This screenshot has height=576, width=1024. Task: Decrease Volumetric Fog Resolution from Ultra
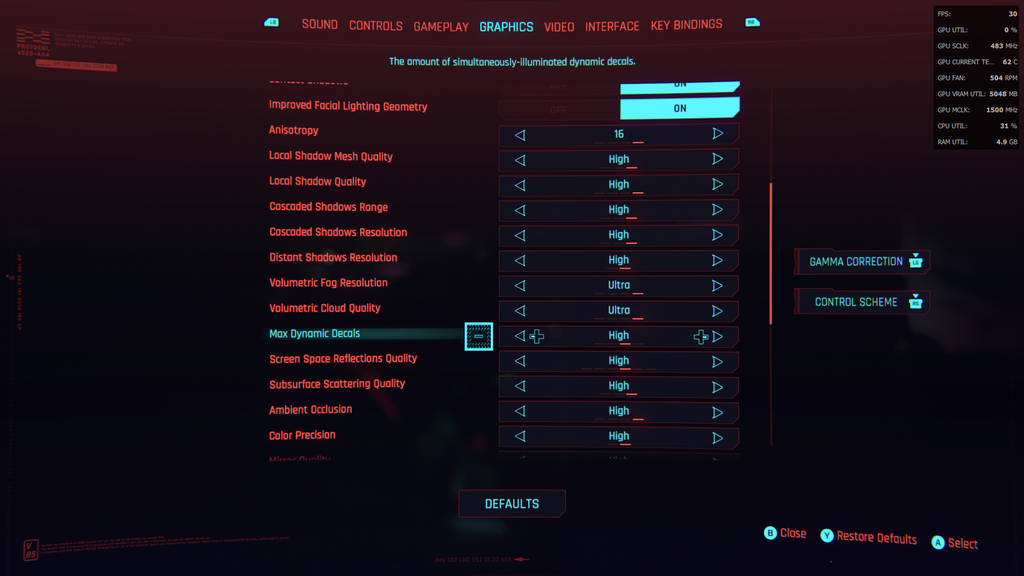pyautogui.click(x=520, y=286)
